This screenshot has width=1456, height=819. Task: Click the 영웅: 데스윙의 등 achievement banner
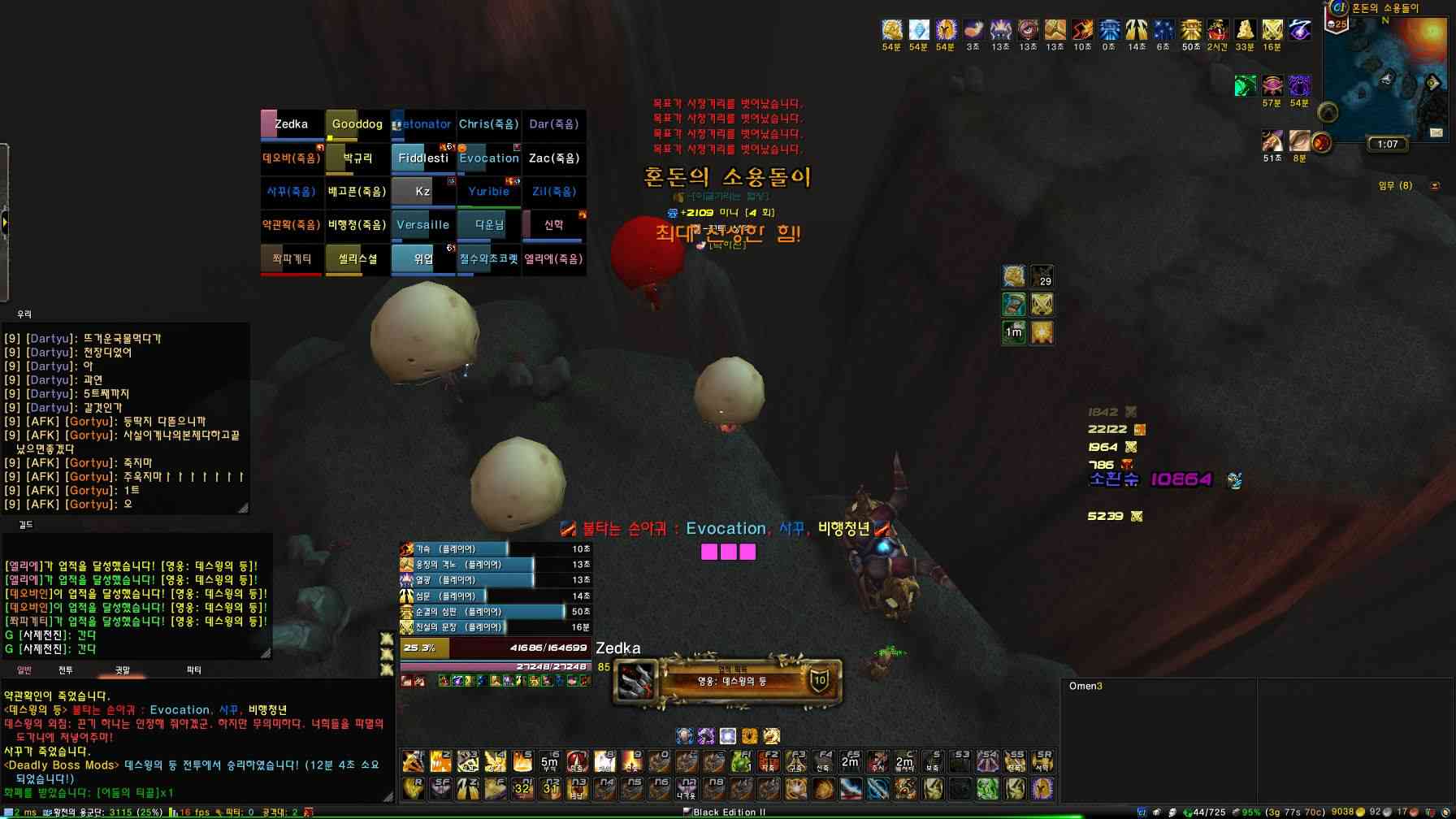(731, 681)
